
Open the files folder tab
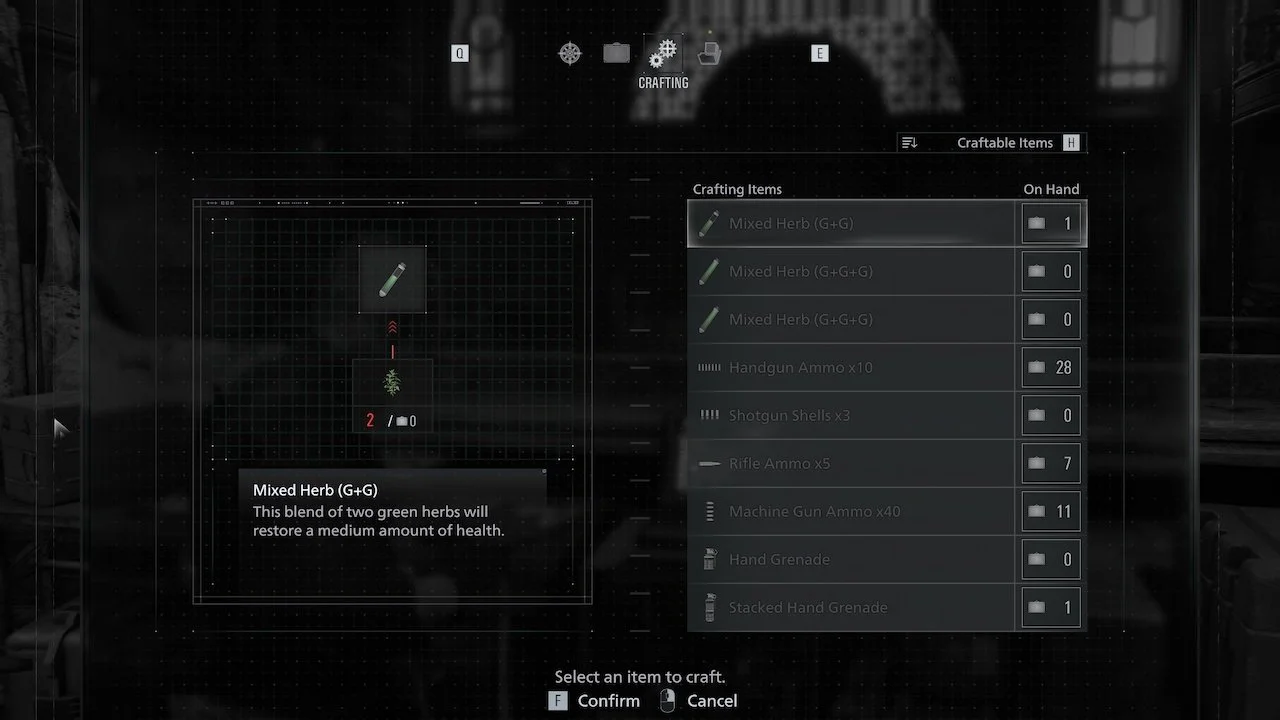pyautogui.click(x=709, y=53)
